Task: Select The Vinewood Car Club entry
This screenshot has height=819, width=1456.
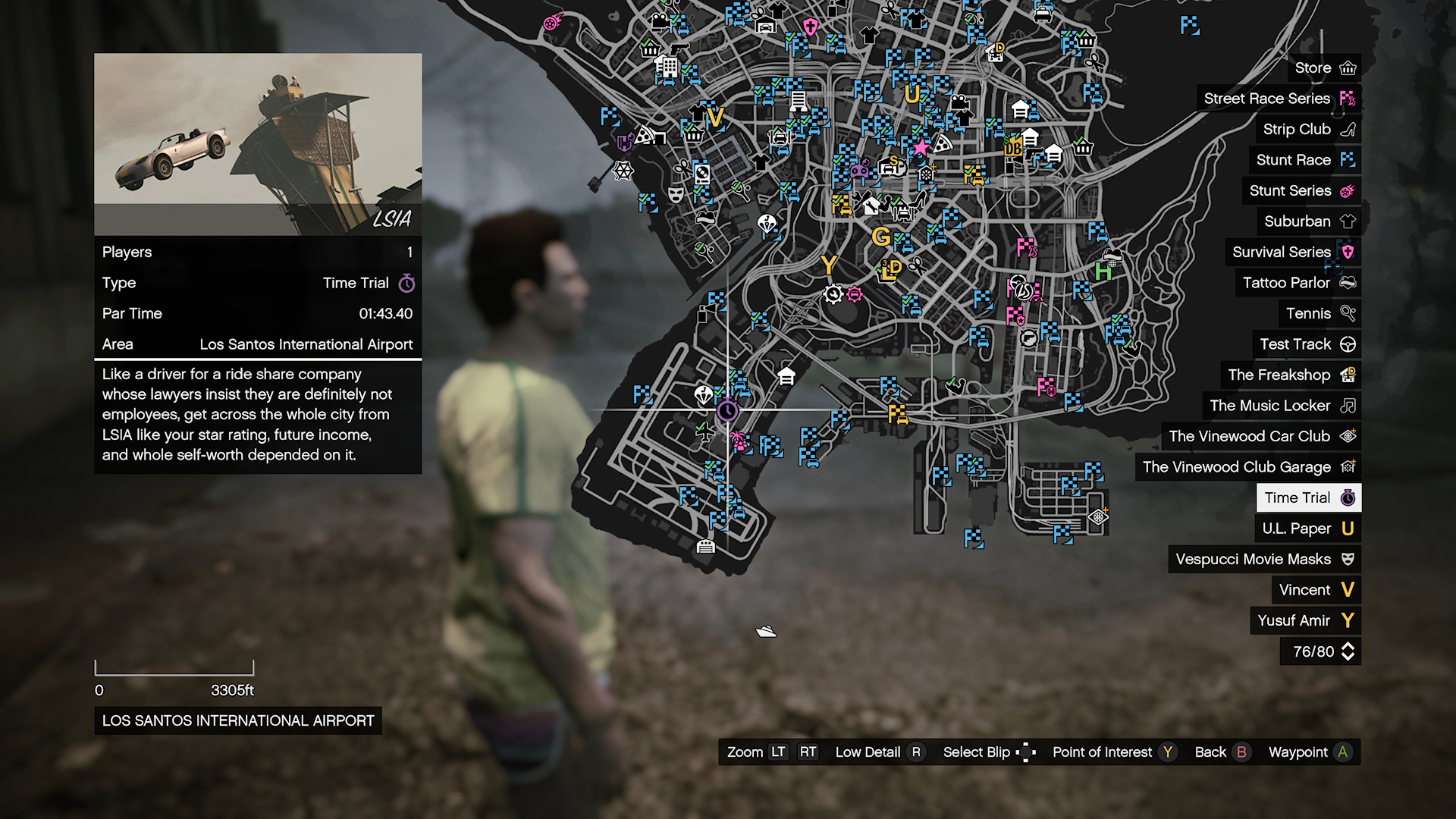Action: (1261, 437)
